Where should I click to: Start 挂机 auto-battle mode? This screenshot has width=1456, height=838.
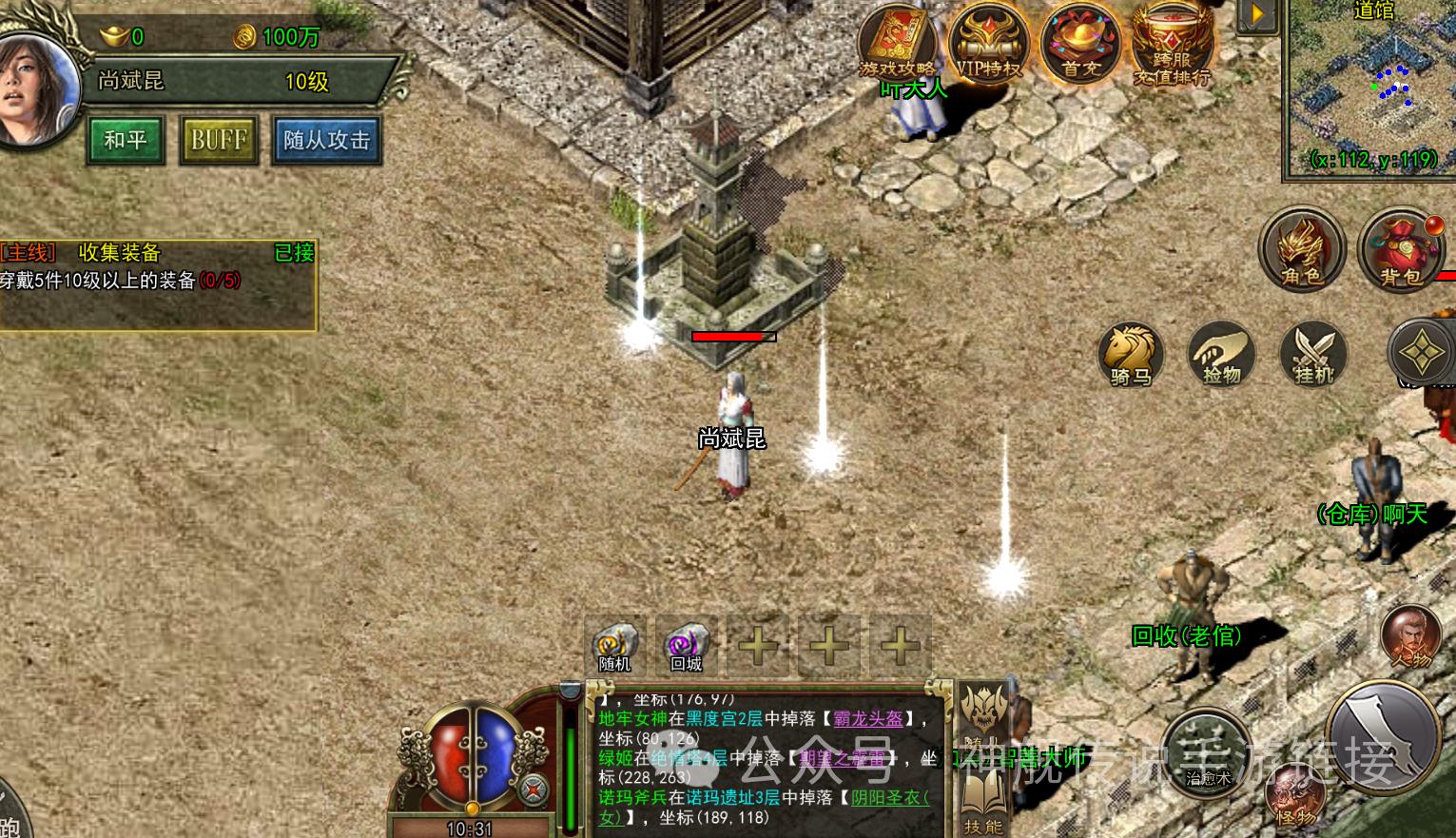tap(1313, 354)
